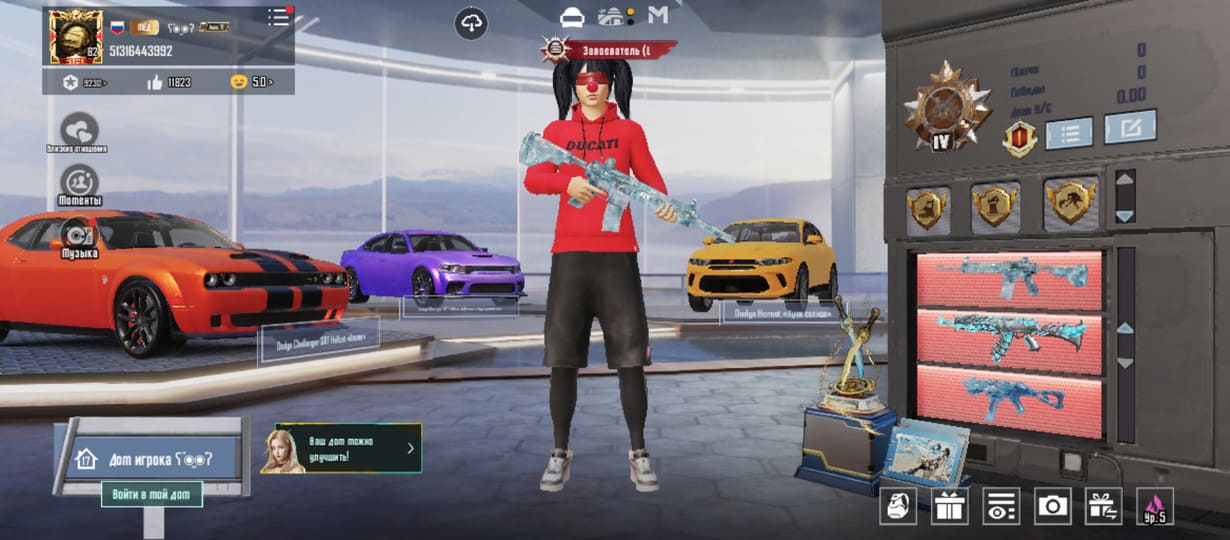
Task: Open the thumbs-up likes counter showing 11823
Action: (x=167, y=82)
